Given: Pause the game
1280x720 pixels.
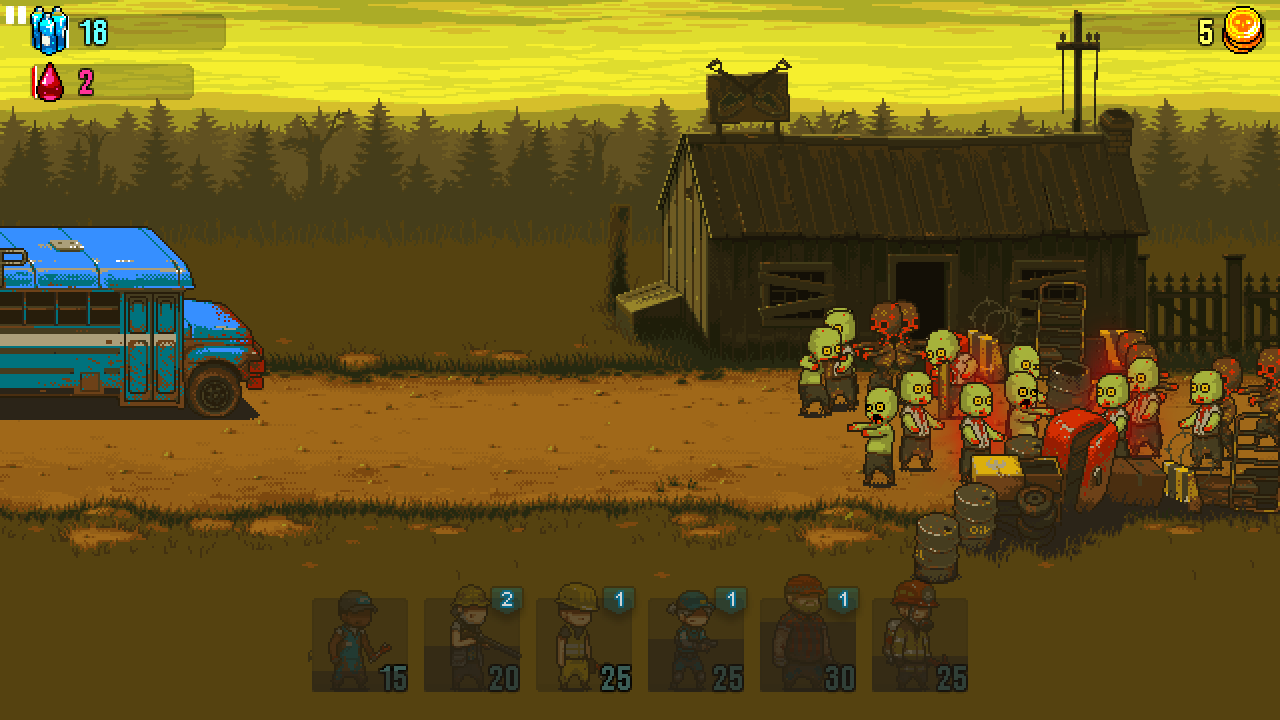Looking at the screenshot, I should click(16, 16).
